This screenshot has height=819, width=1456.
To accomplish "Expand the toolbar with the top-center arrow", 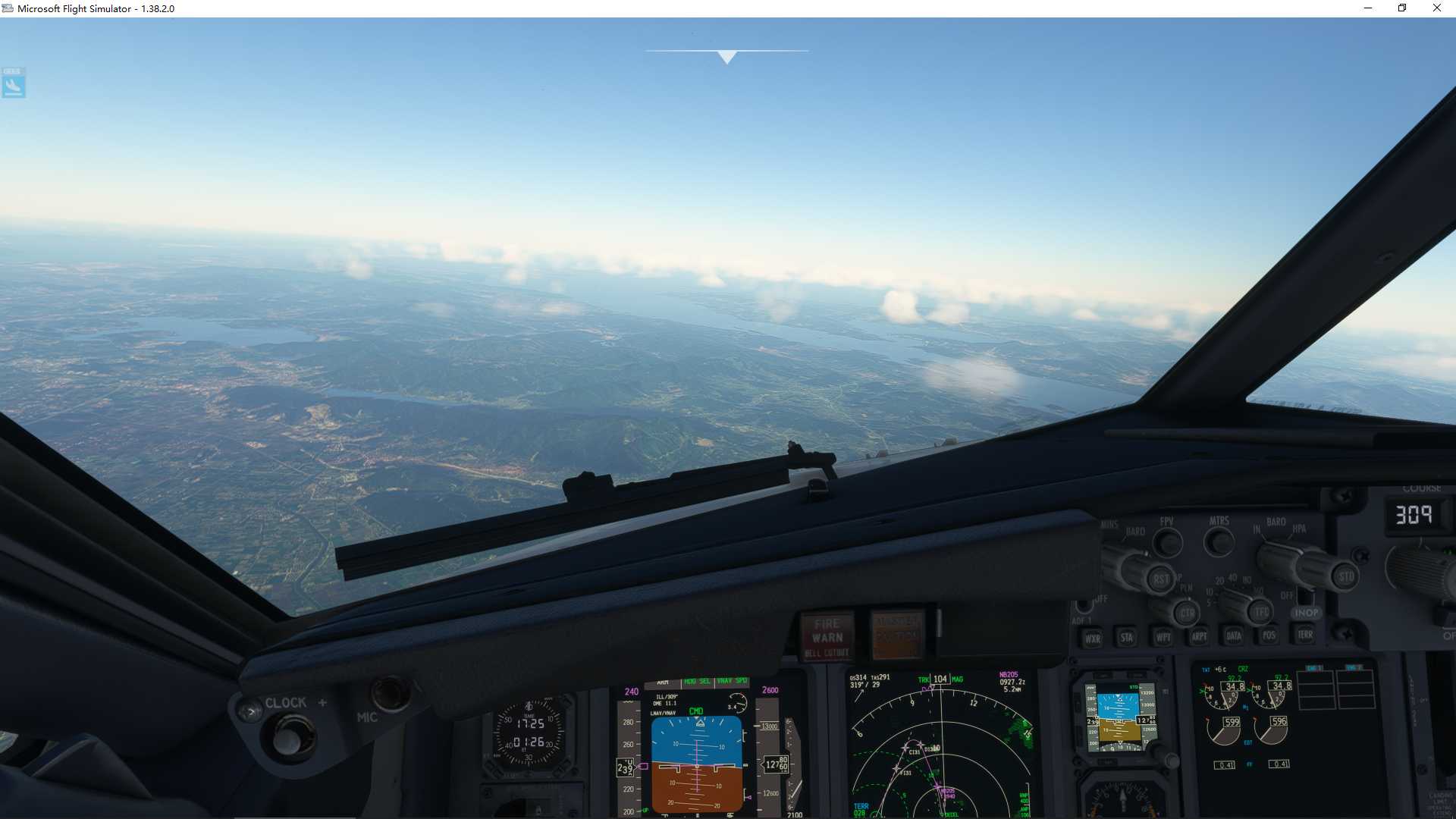I will pyautogui.click(x=726, y=55).
